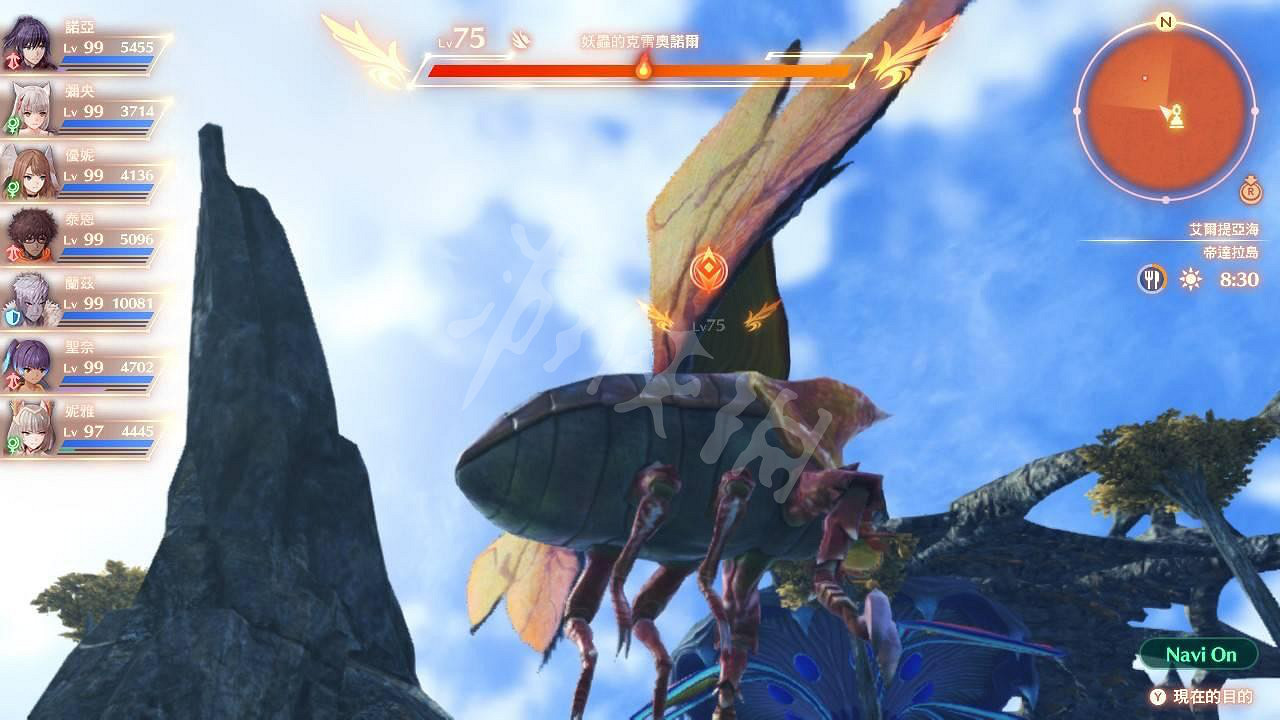The width and height of the screenshot is (1280, 720).
Task: Select the minimap compass N marker
Action: tap(1165, 20)
